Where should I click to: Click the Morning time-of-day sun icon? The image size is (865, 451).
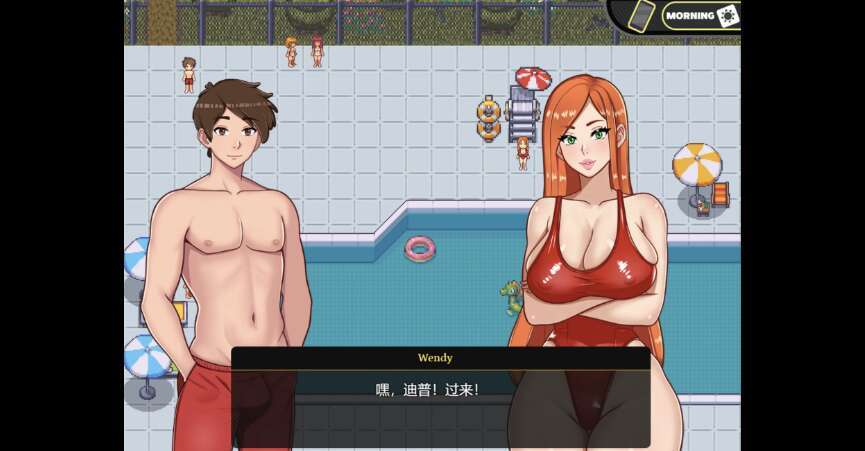pos(729,15)
